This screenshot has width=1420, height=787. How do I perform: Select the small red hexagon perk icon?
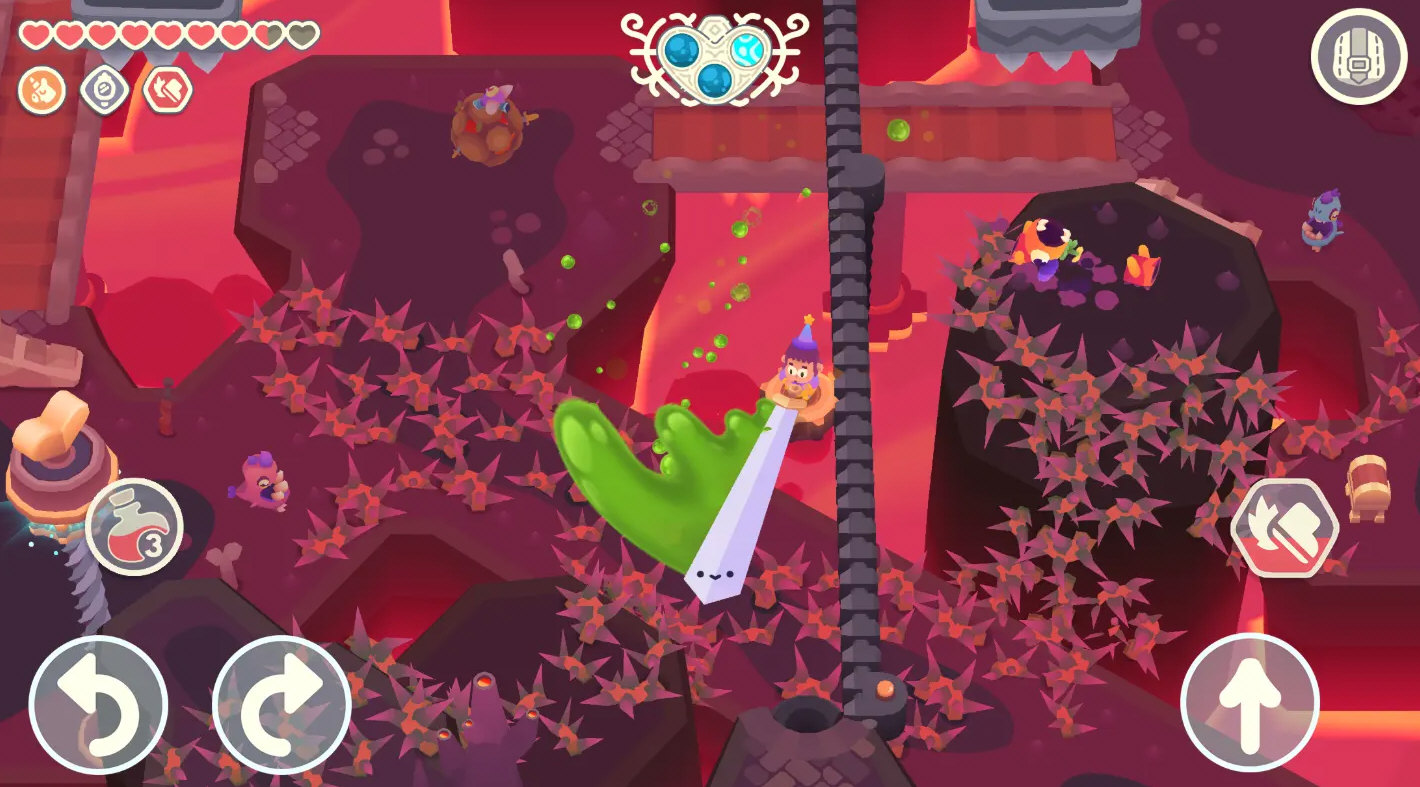coord(167,91)
